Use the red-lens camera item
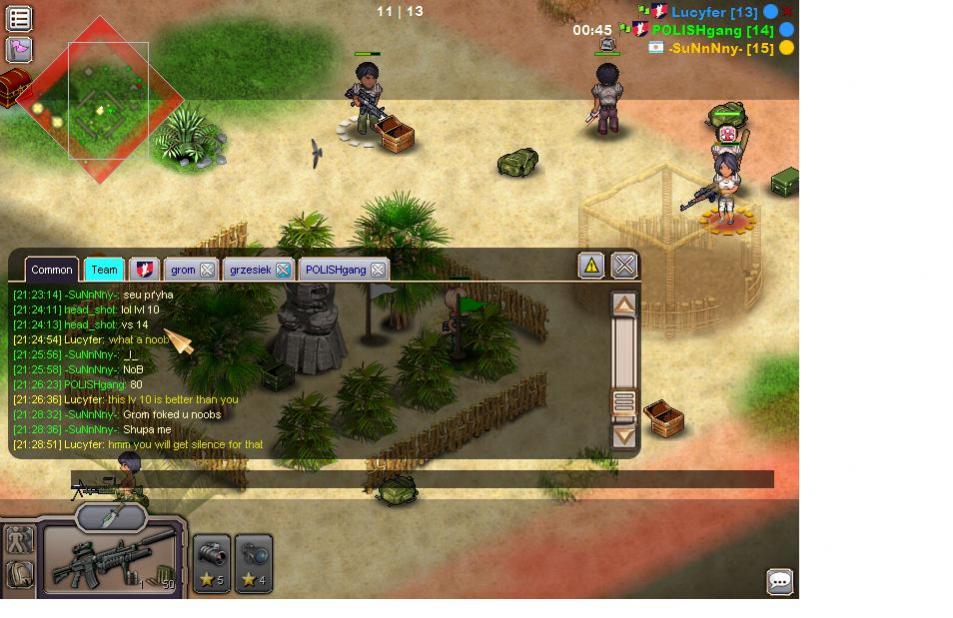Image resolution: width=953 pixels, height=618 pixels. [212, 563]
